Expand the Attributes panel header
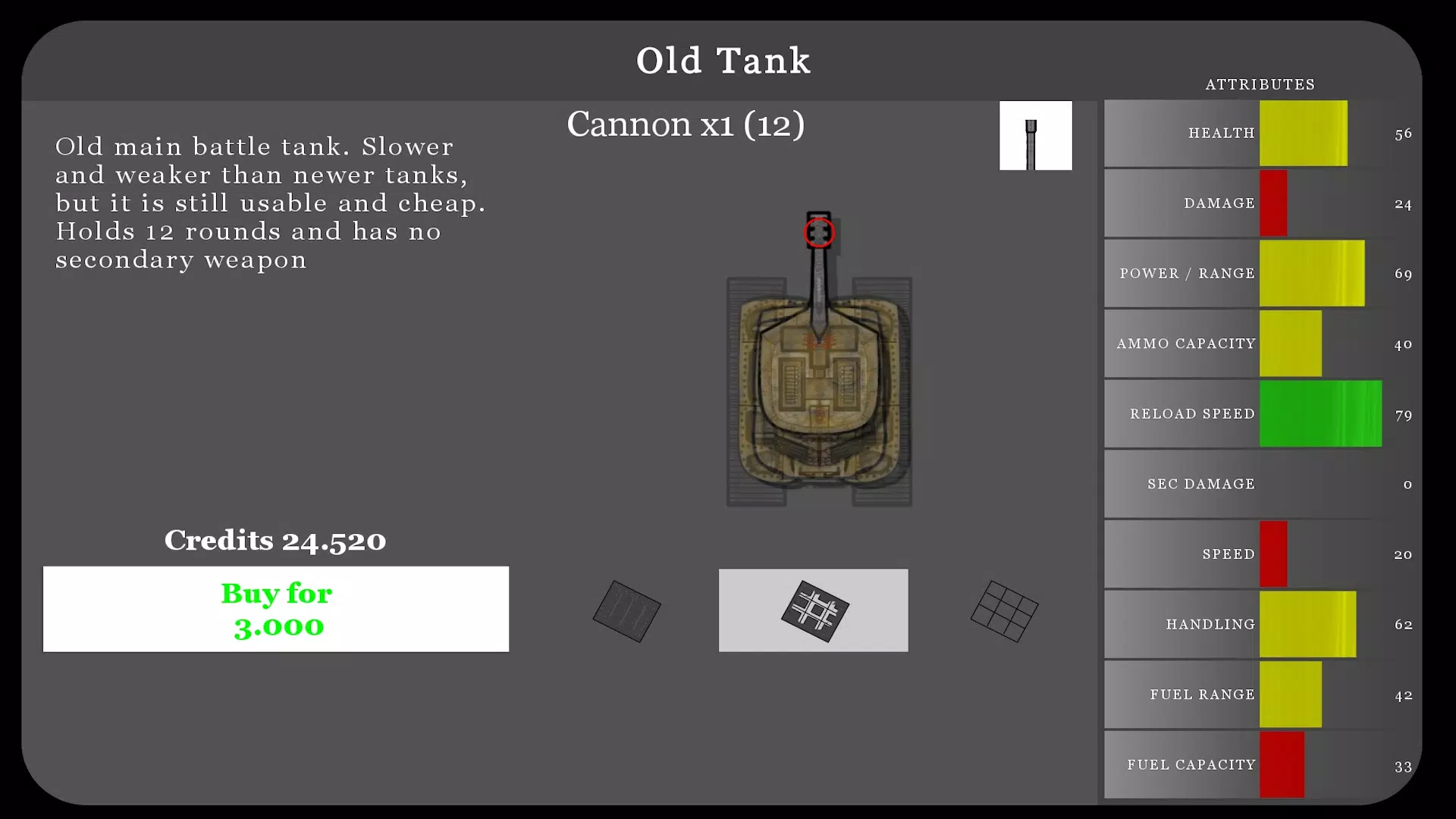Viewport: 1456px width, 819px height. [x=1260, y=84]
